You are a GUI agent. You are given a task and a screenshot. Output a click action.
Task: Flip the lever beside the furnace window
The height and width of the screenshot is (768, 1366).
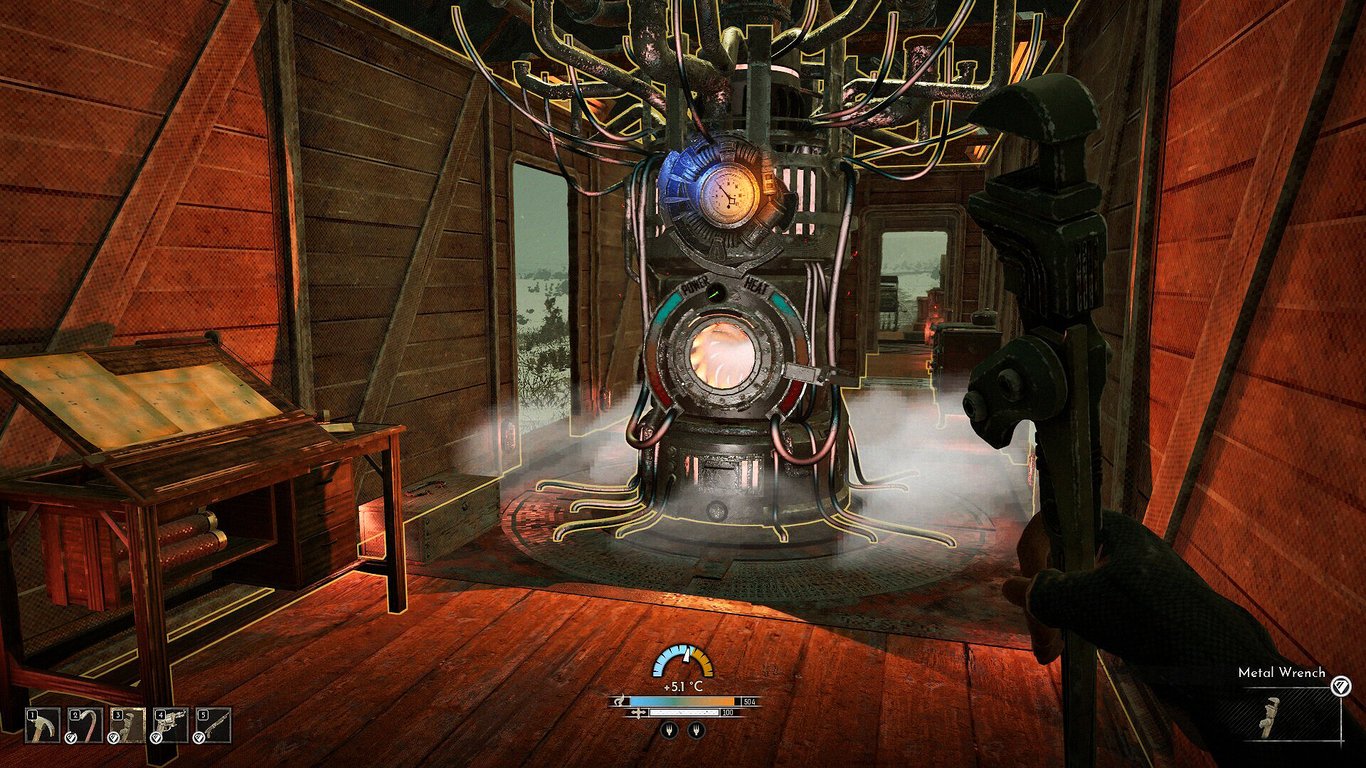pos(812,375)
